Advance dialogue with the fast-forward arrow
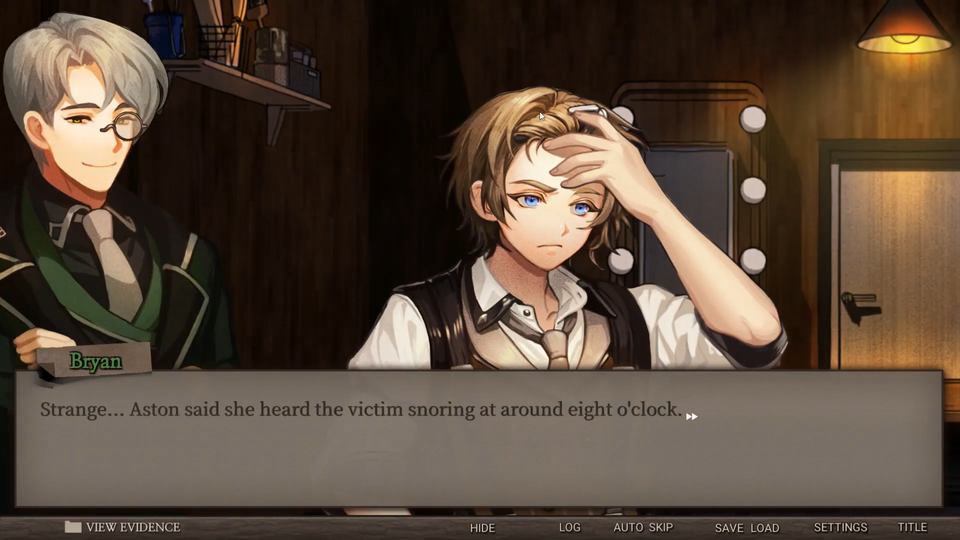 click(x=691, y=416)
